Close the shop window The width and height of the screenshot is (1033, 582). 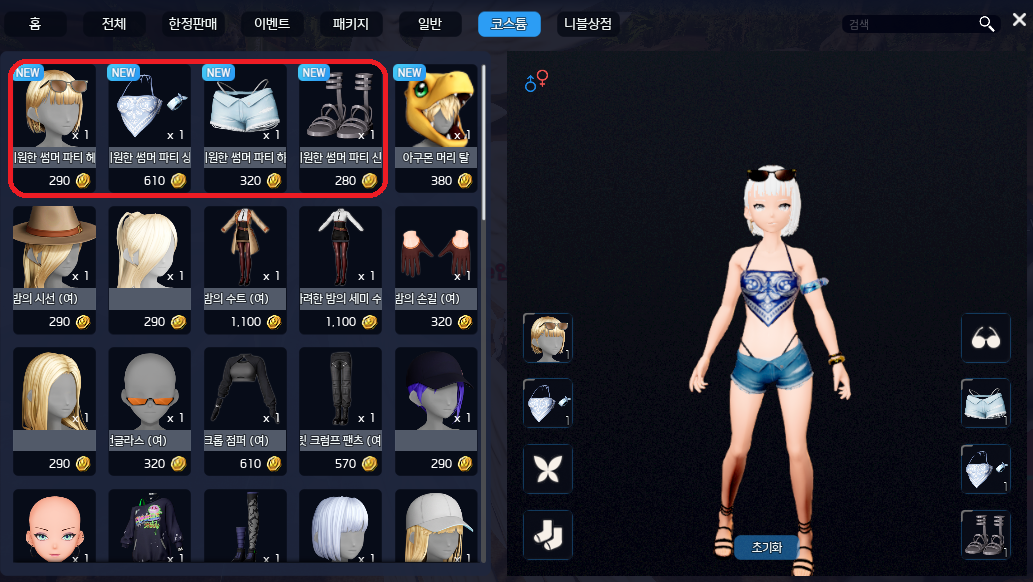tap(1019, 20)
